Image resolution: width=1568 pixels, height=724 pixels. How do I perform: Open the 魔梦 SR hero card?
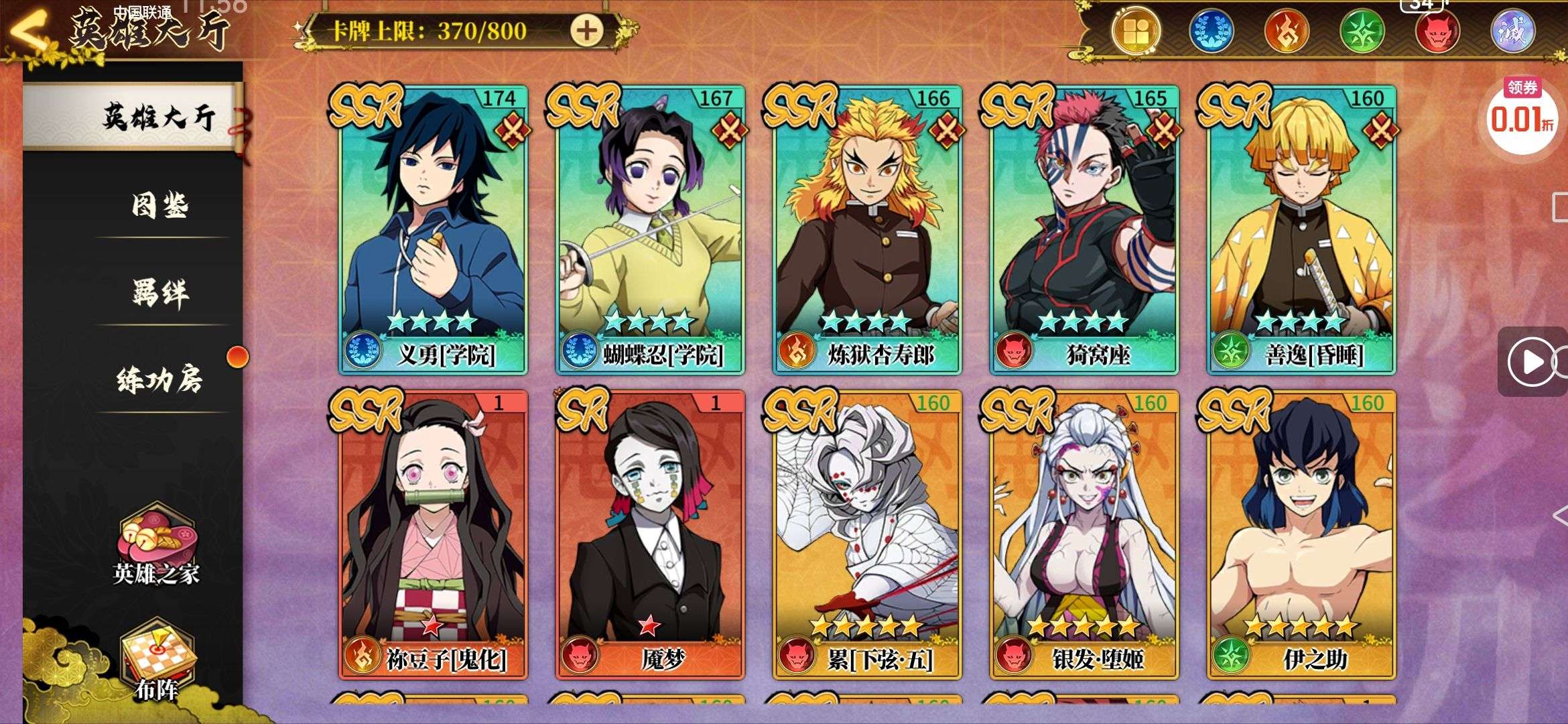[x=650, y=533]
